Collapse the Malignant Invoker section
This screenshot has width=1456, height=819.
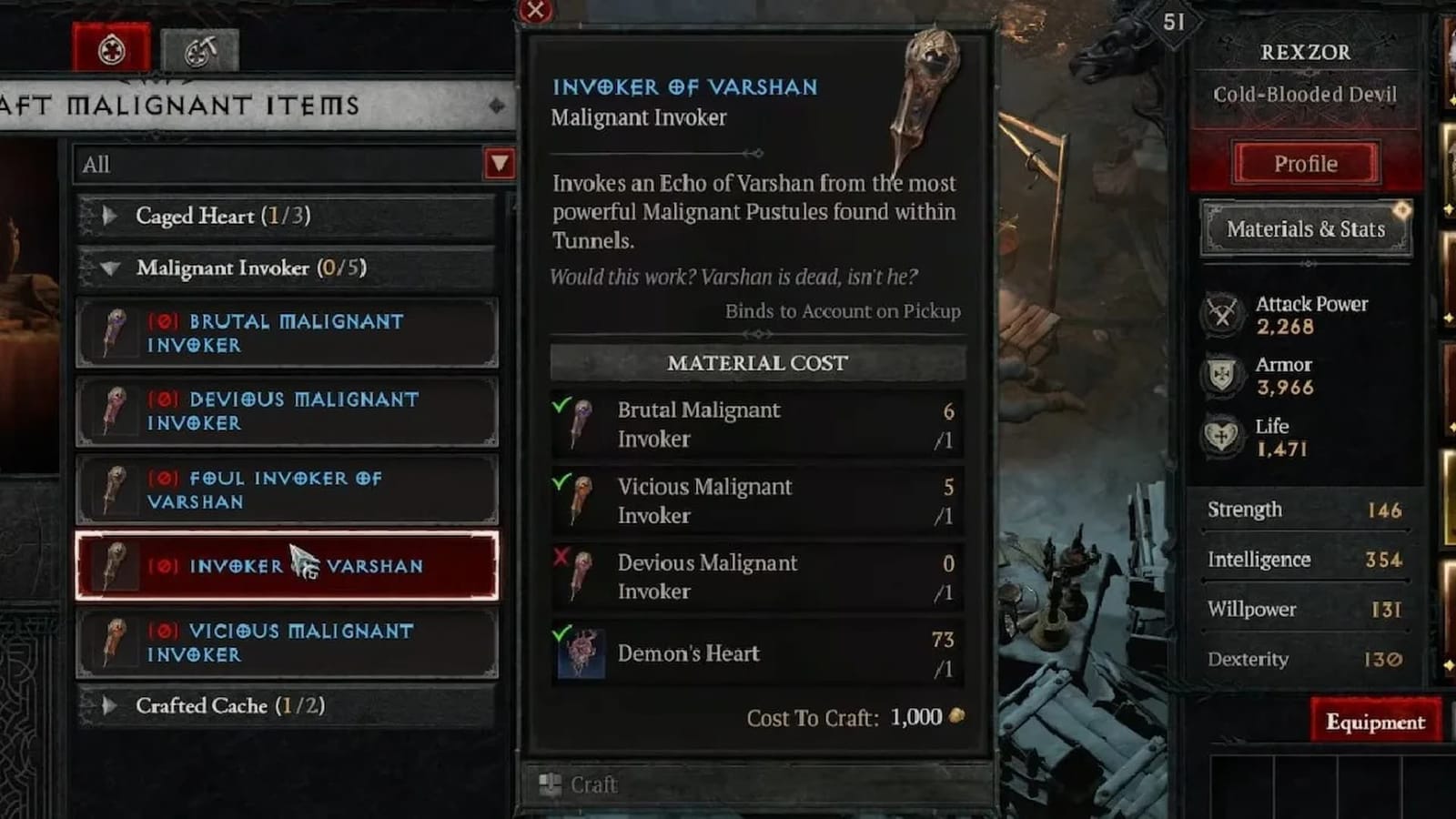111,268
